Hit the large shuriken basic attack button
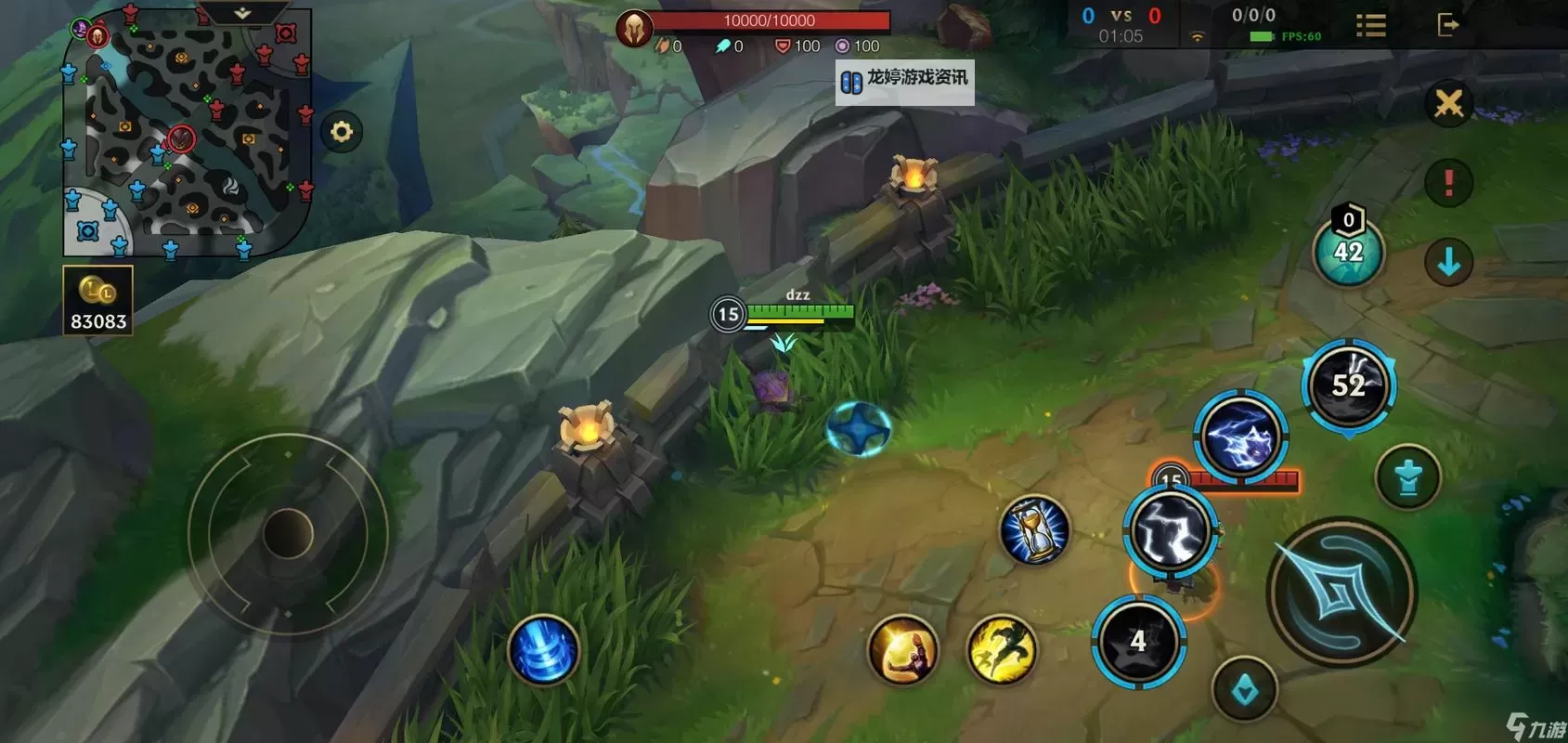 [x=1341, y=592]
